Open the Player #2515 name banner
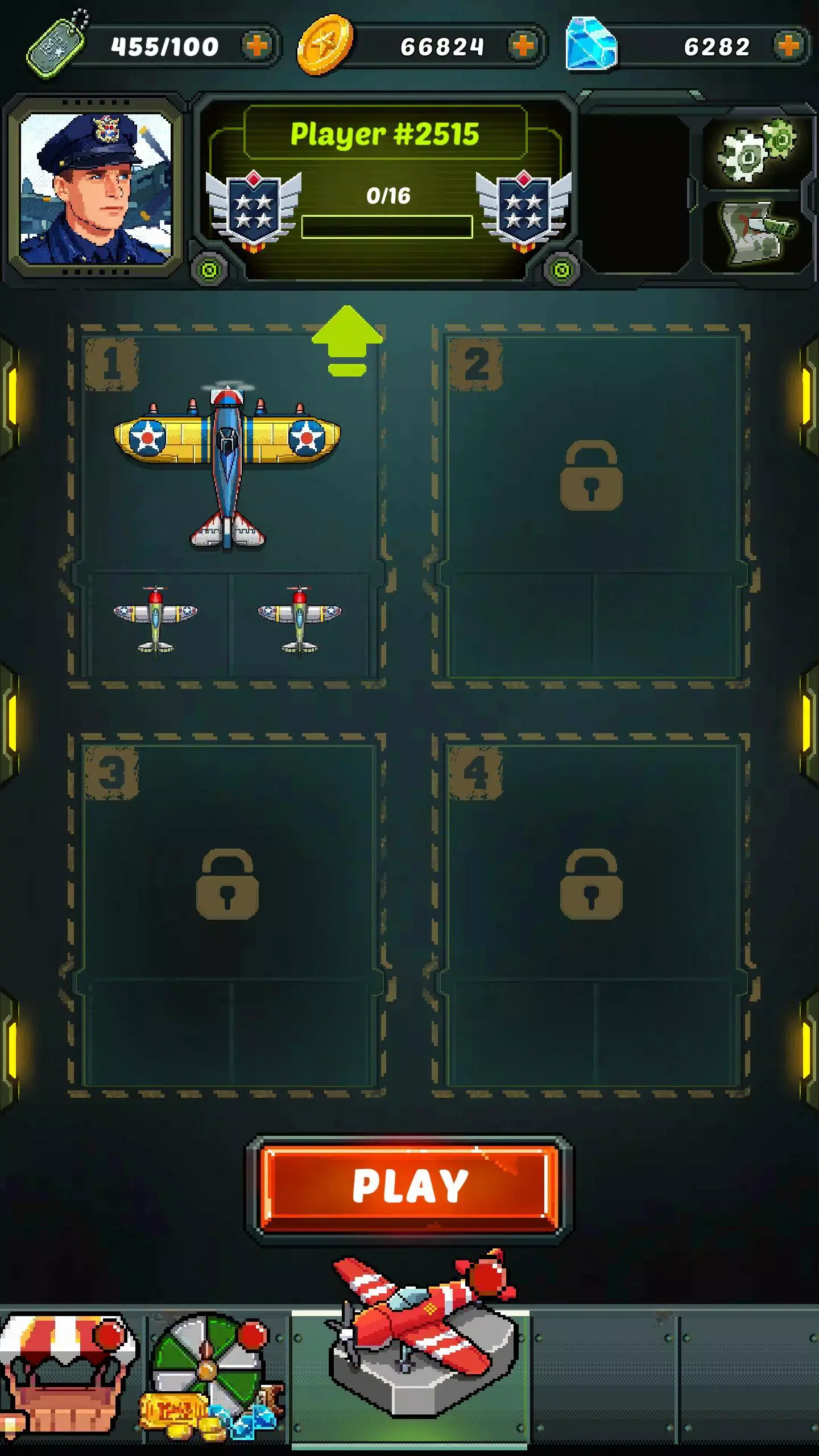The width and height of the screenshot is (819, 1456). [x=386, y=135]
